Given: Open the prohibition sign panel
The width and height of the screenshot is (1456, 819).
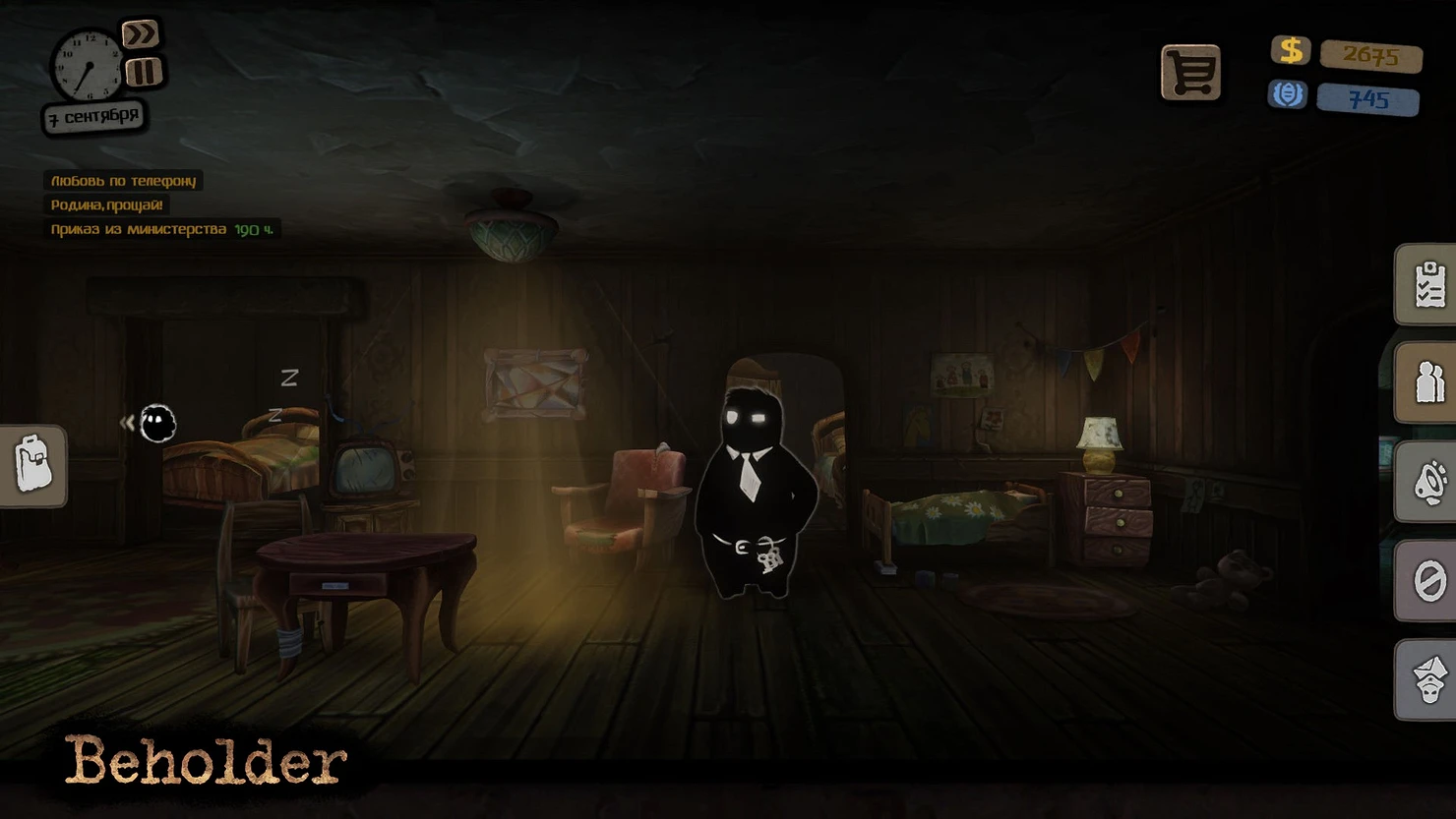Looking at the screenshot, I should point(1428,580).
